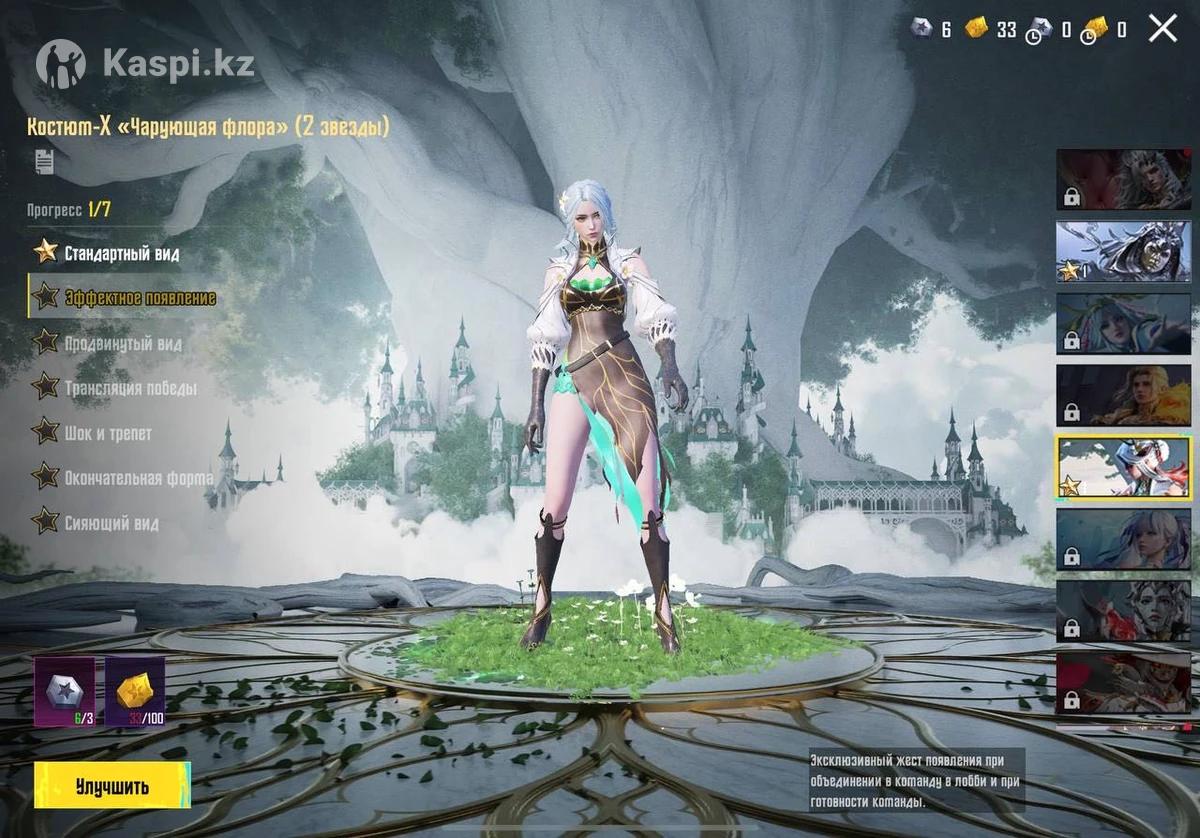Click the yellow Улучшить upgrade button

[x=112, y=785]
